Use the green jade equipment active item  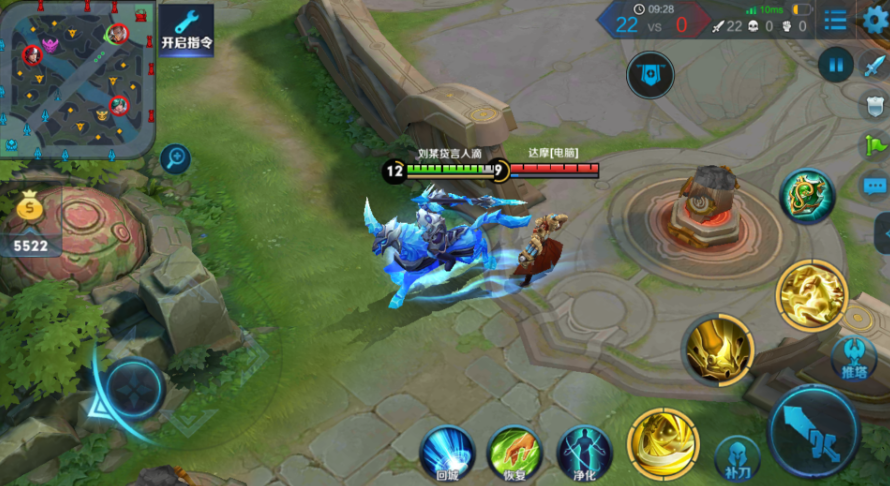[808, 195]
